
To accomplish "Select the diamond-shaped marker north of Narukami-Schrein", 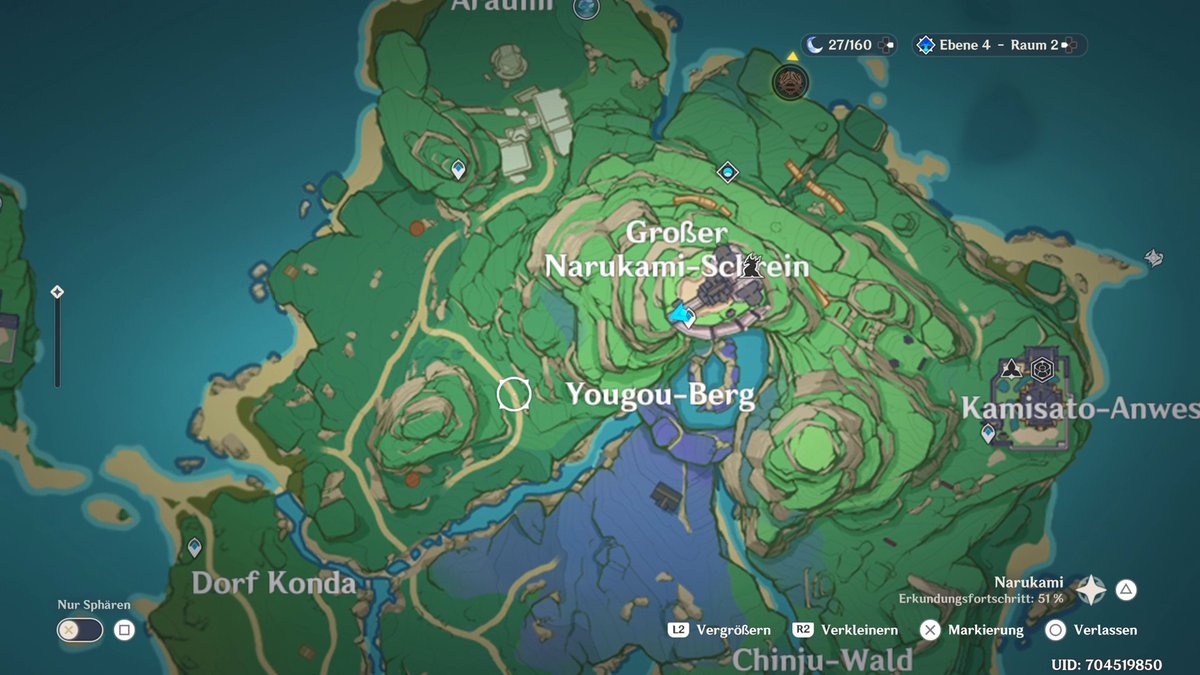I will pyautogui.click(x=727, y=172).
